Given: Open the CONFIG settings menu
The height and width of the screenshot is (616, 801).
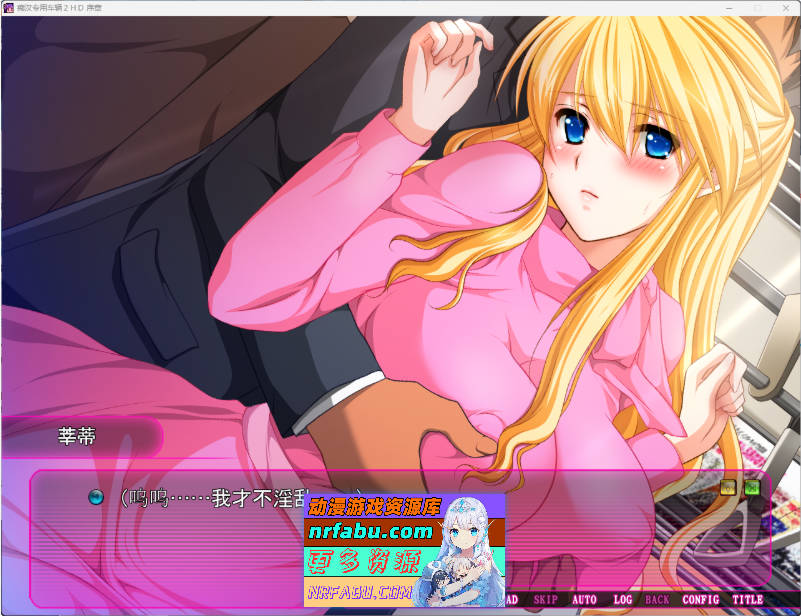Looking at the screenshot, I should click(x=701, y=600).
